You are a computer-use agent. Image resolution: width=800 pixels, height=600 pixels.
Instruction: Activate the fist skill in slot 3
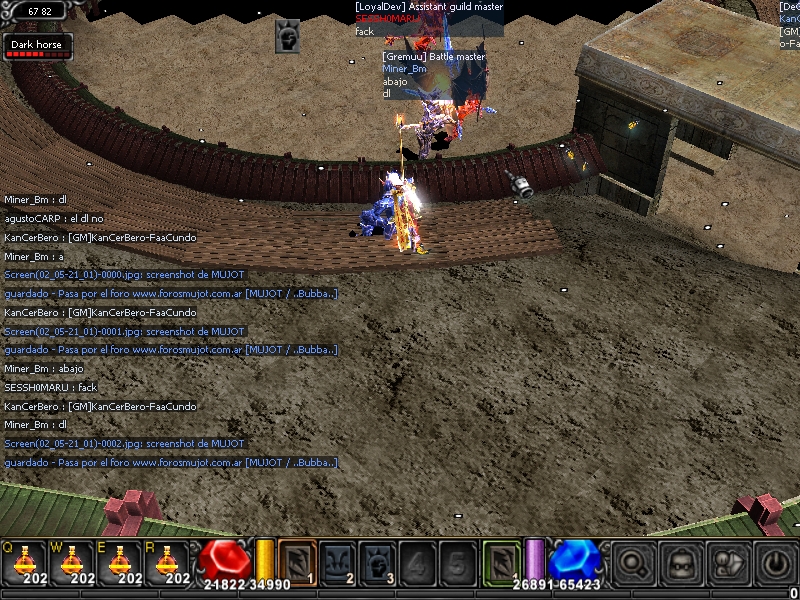point(377,561)
